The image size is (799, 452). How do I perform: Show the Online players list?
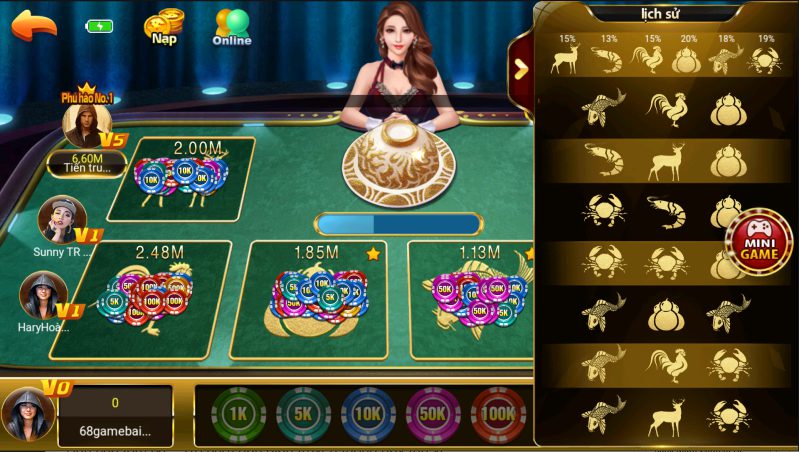pos(232,27)
